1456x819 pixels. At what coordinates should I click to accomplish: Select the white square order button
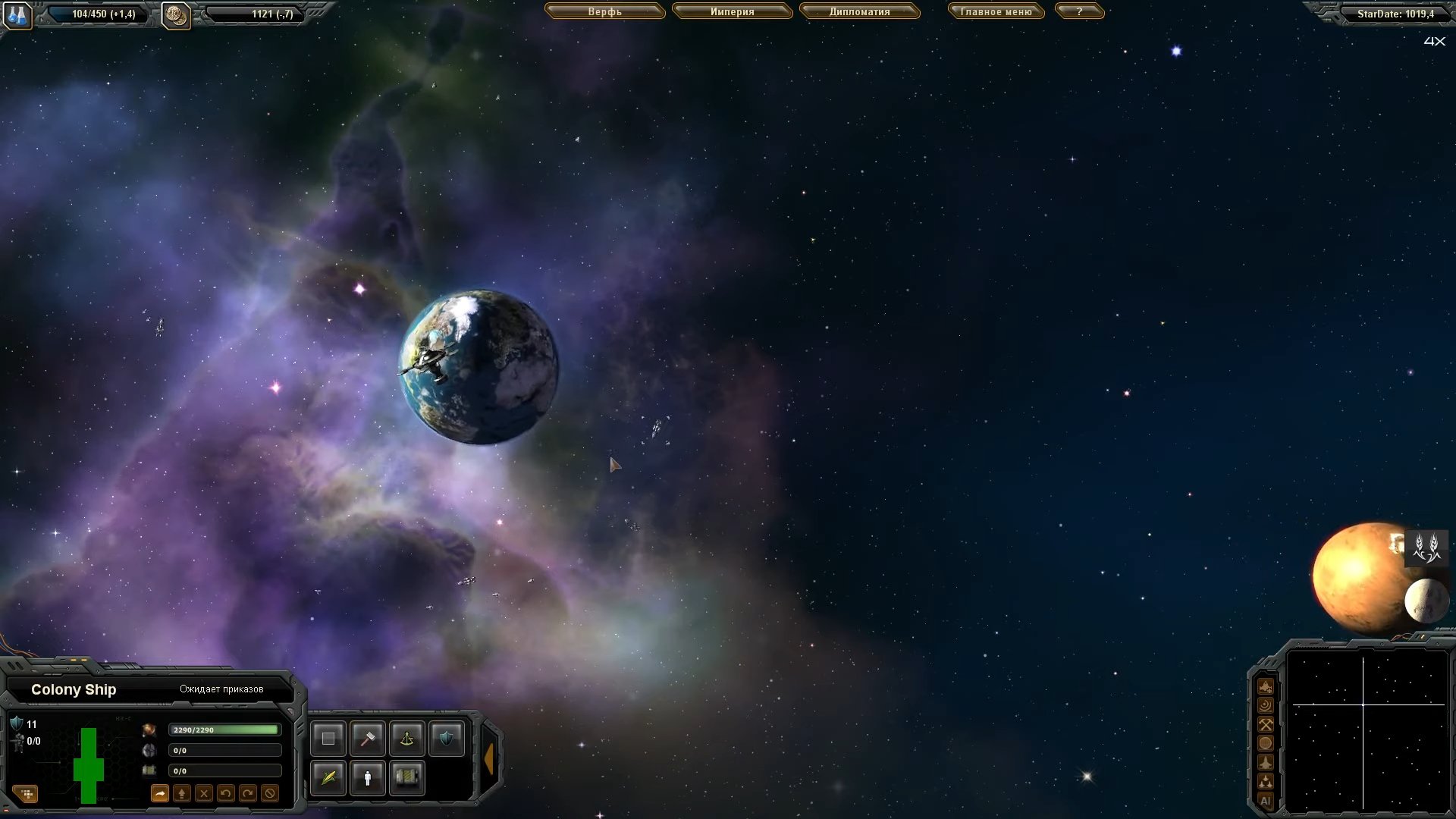coord(328,739)
